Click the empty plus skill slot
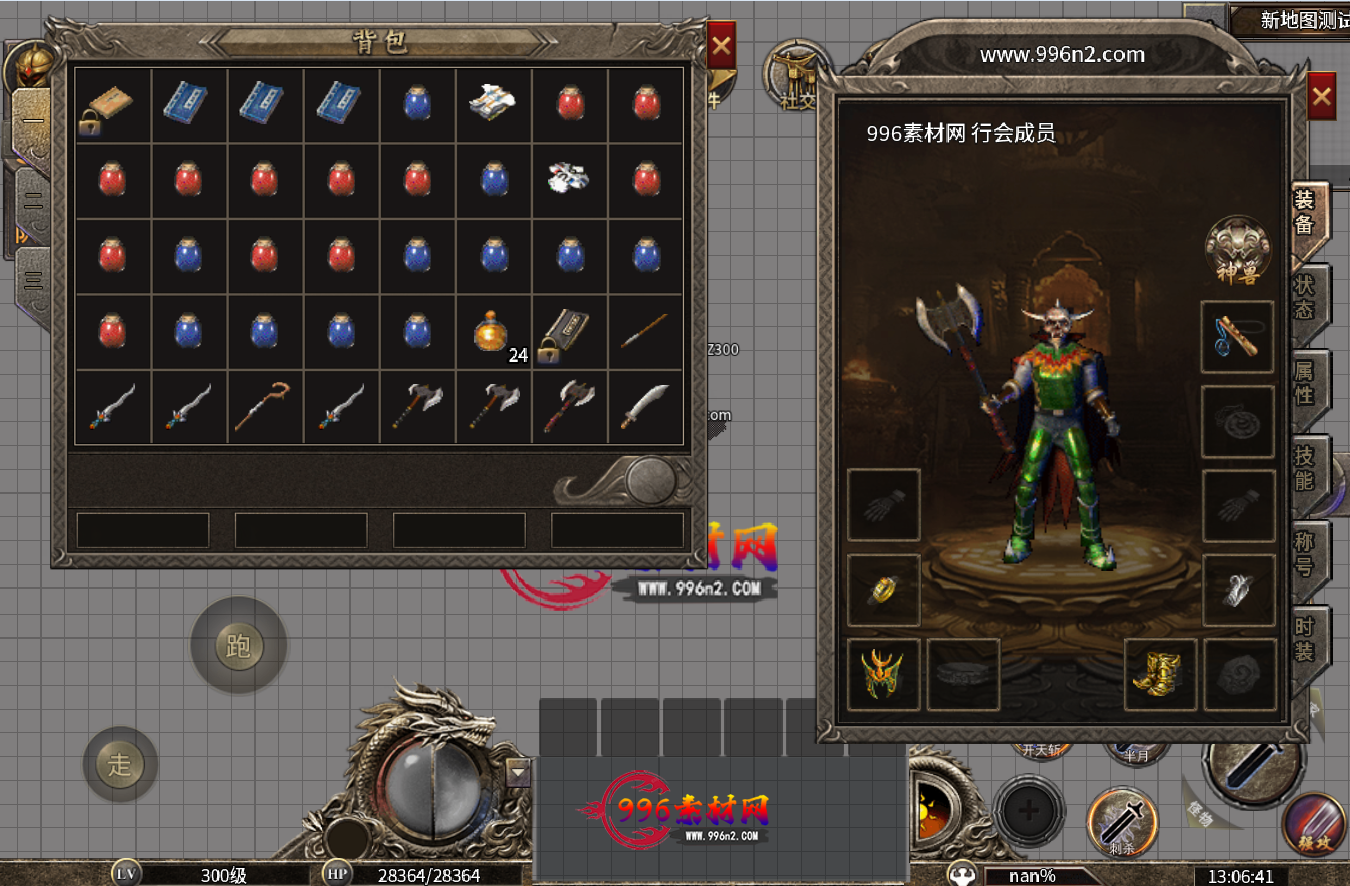The width and height of the screenshot is (1350, 886). 1028,810
